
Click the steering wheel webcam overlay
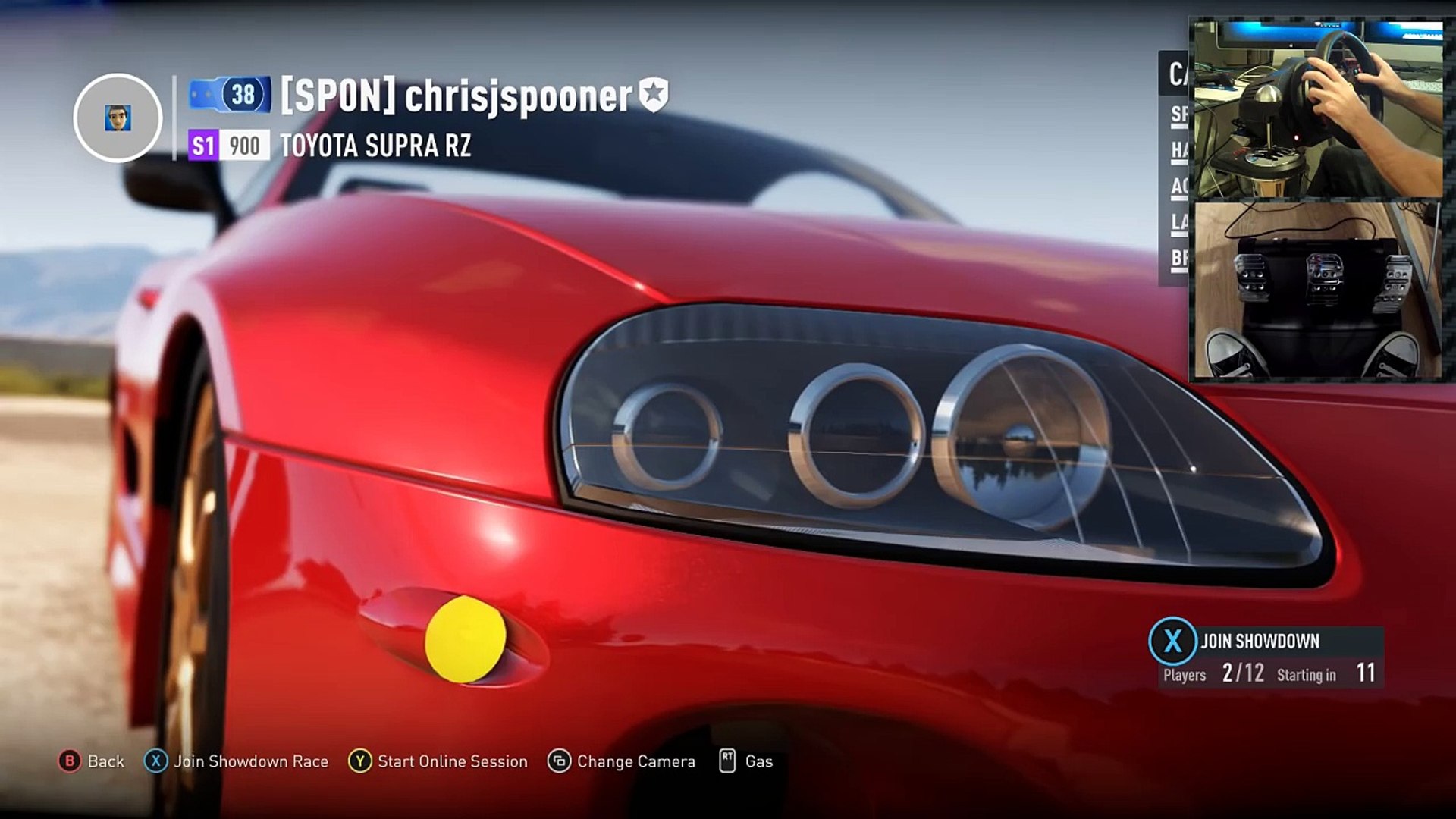tap(1318, 108)
